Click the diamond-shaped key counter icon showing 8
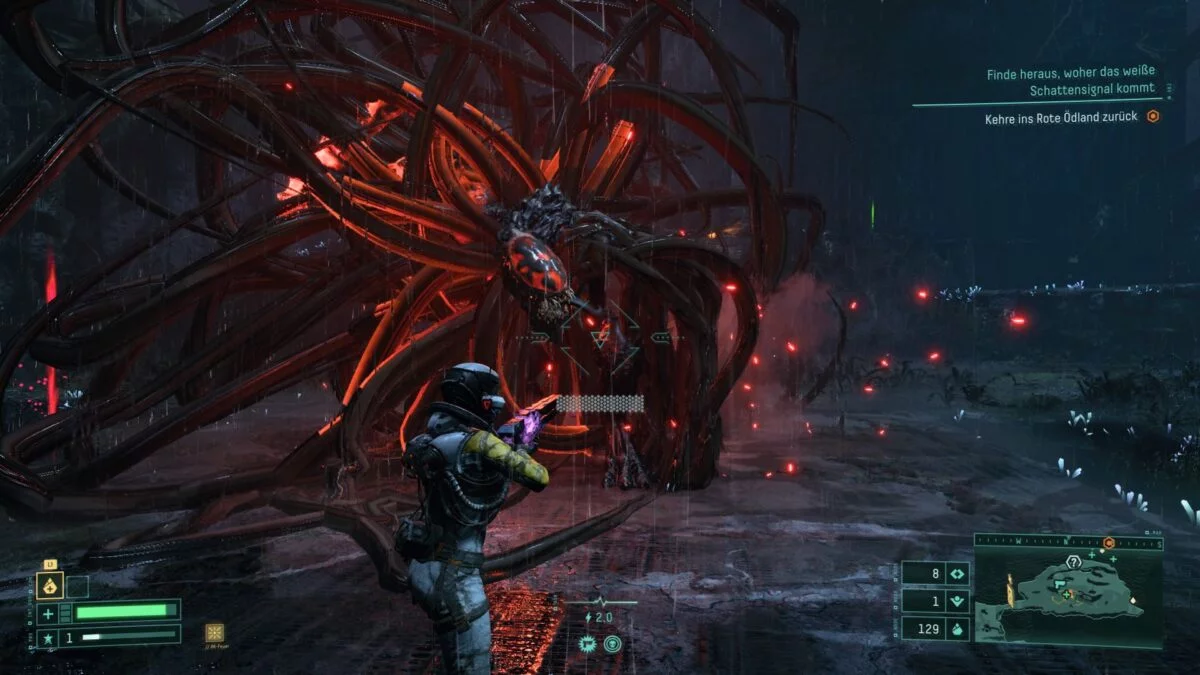The image size is (1200, 675). pos(956,574)
